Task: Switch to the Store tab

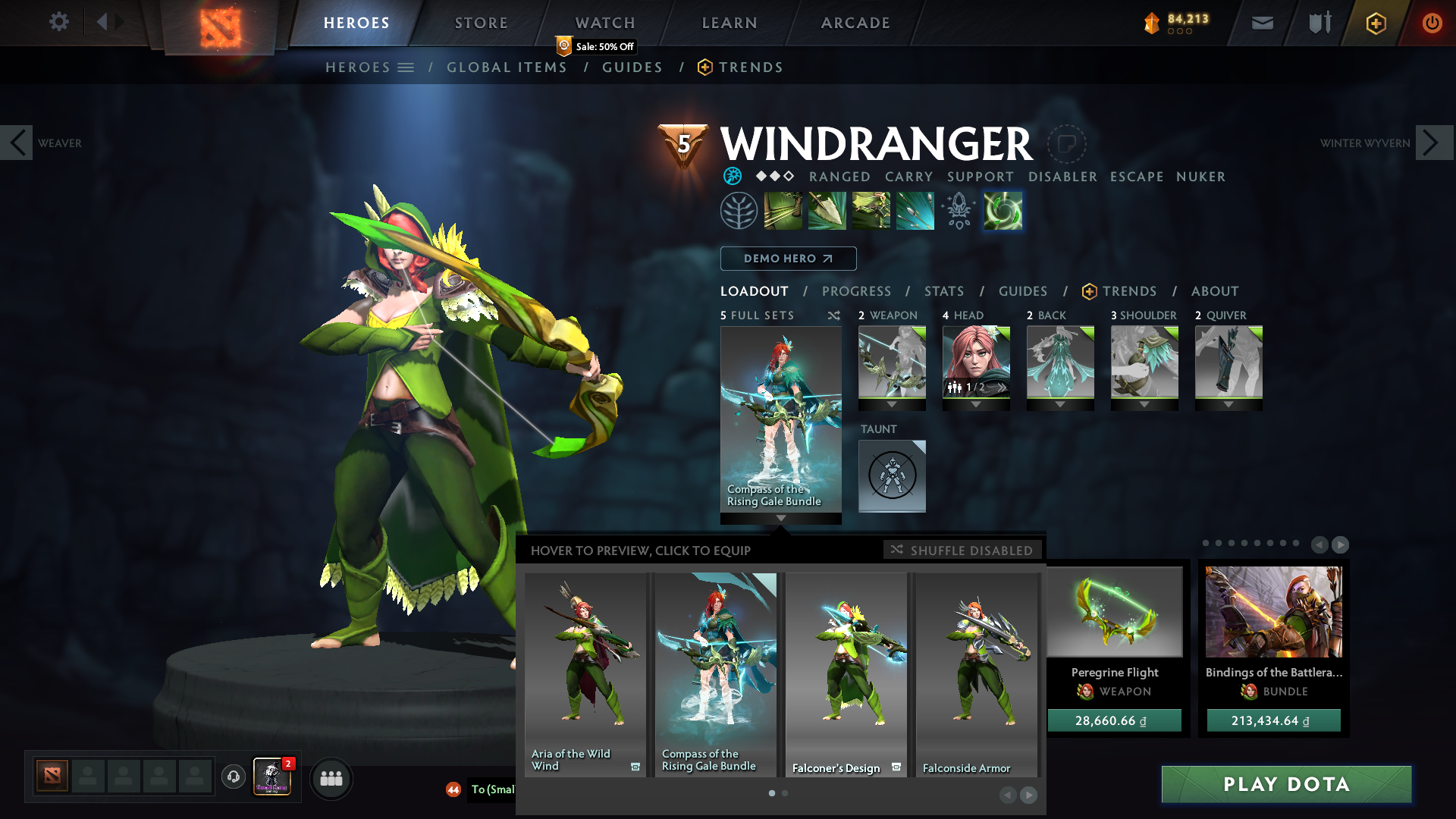Action: (481, 23)
